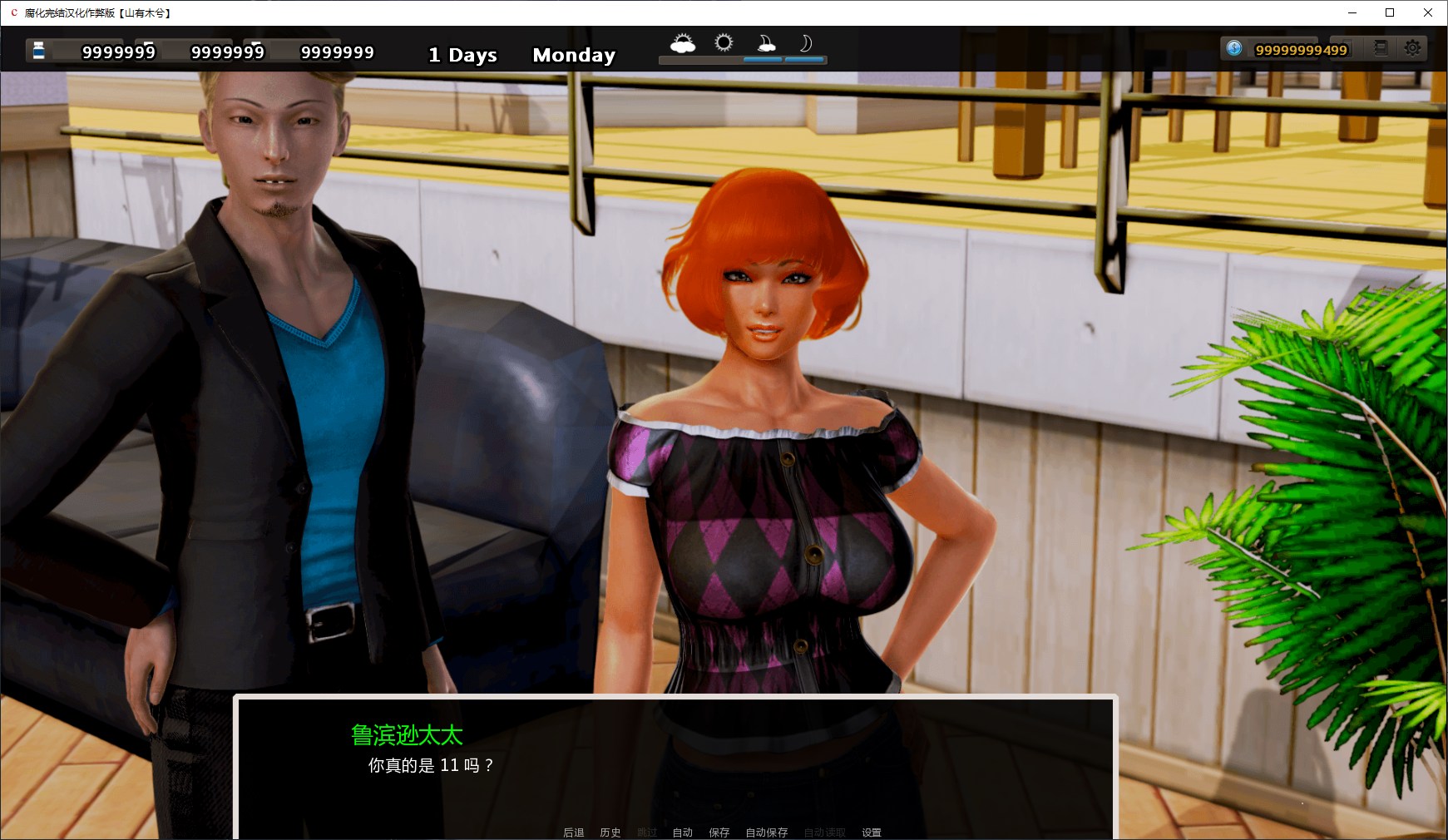Click the blue dollar coin icon
The image size is (1448, 840).
[x=1234, y=48]
